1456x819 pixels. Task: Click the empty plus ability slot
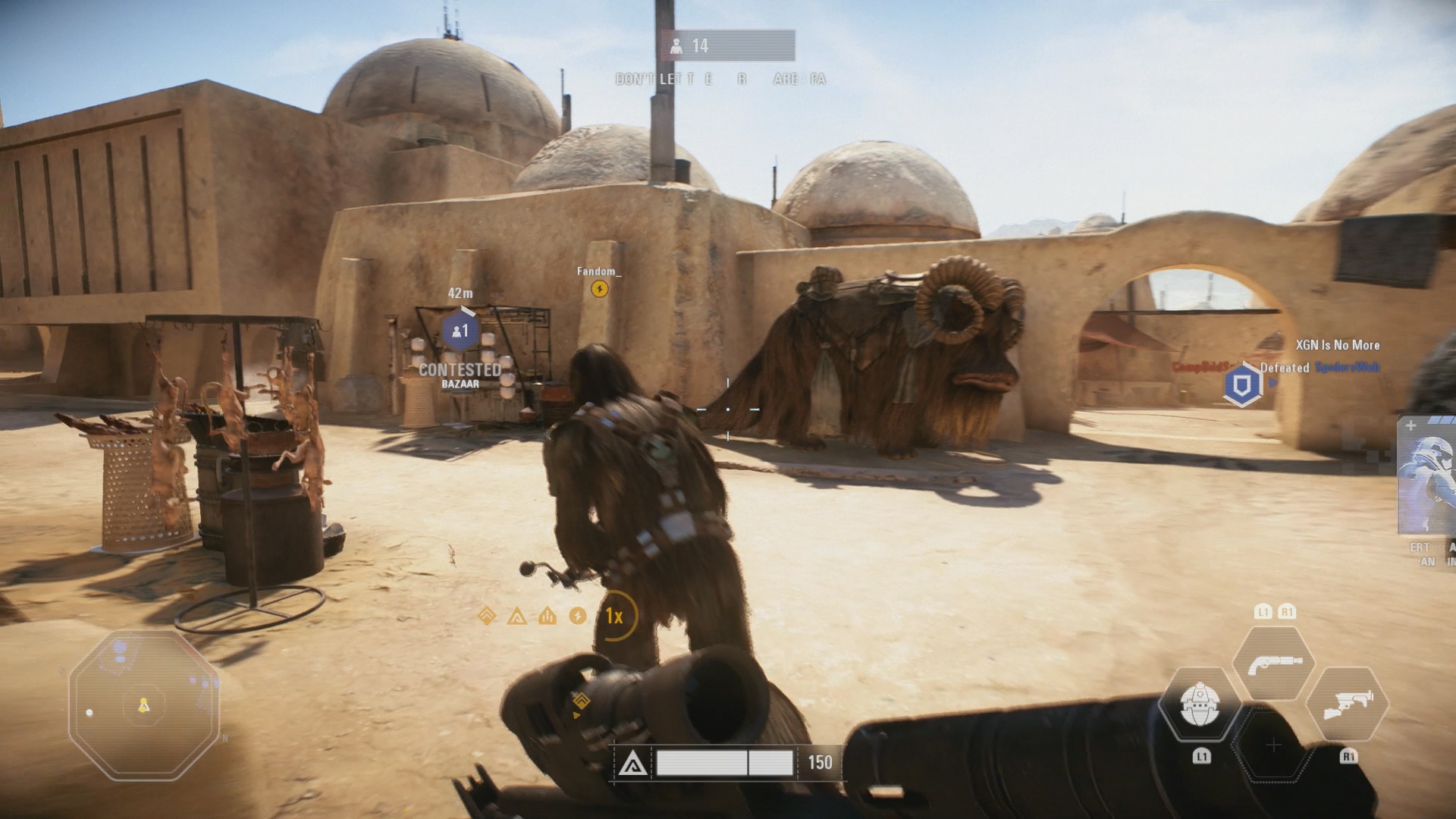click(x=1273, y=745)
